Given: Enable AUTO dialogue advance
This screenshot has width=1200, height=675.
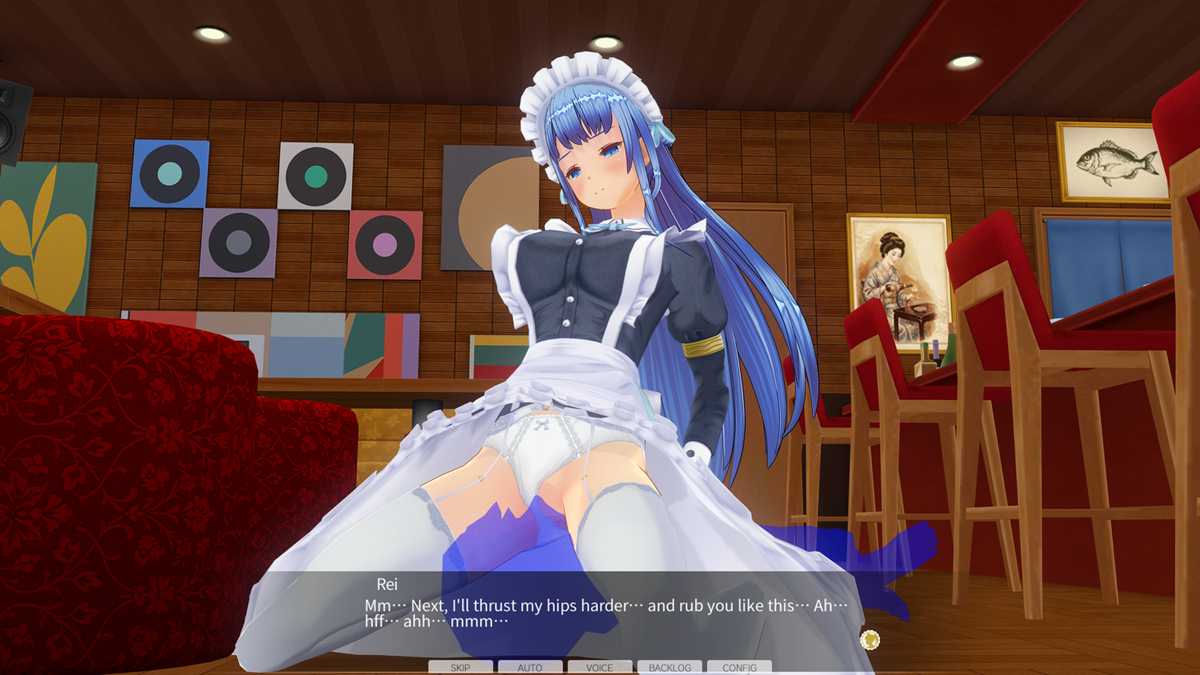Looking at the screenshot, I should click(x=530, y=667).
